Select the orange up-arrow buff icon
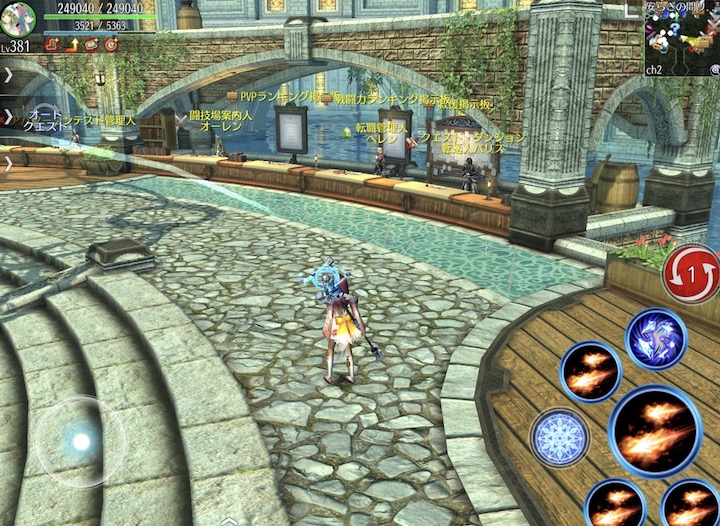The height and width of the screenshot is (526, 720). (72, 44)
